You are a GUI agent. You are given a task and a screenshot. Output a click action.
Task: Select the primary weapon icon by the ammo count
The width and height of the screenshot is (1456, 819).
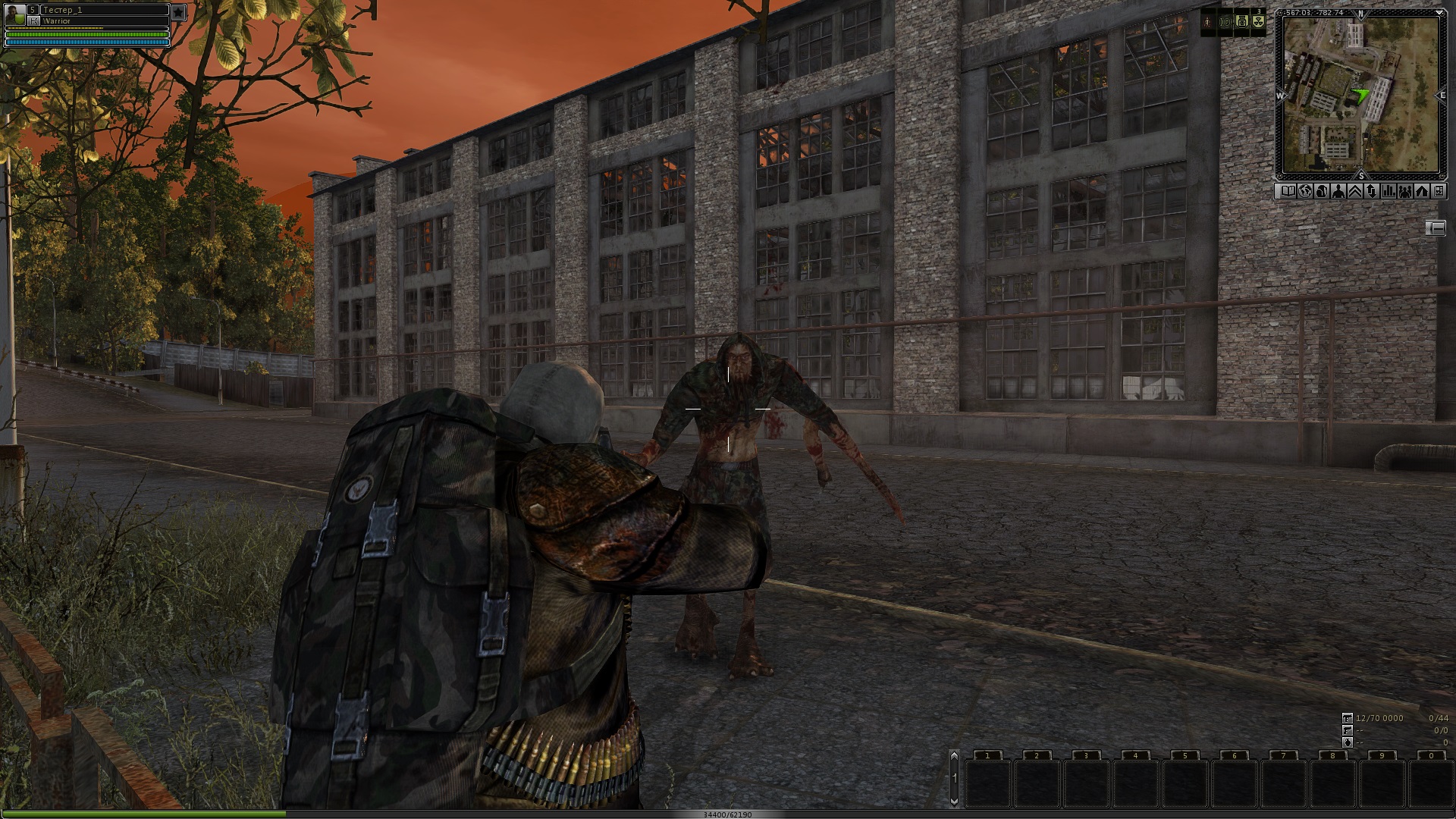(x=1348, y=717)
